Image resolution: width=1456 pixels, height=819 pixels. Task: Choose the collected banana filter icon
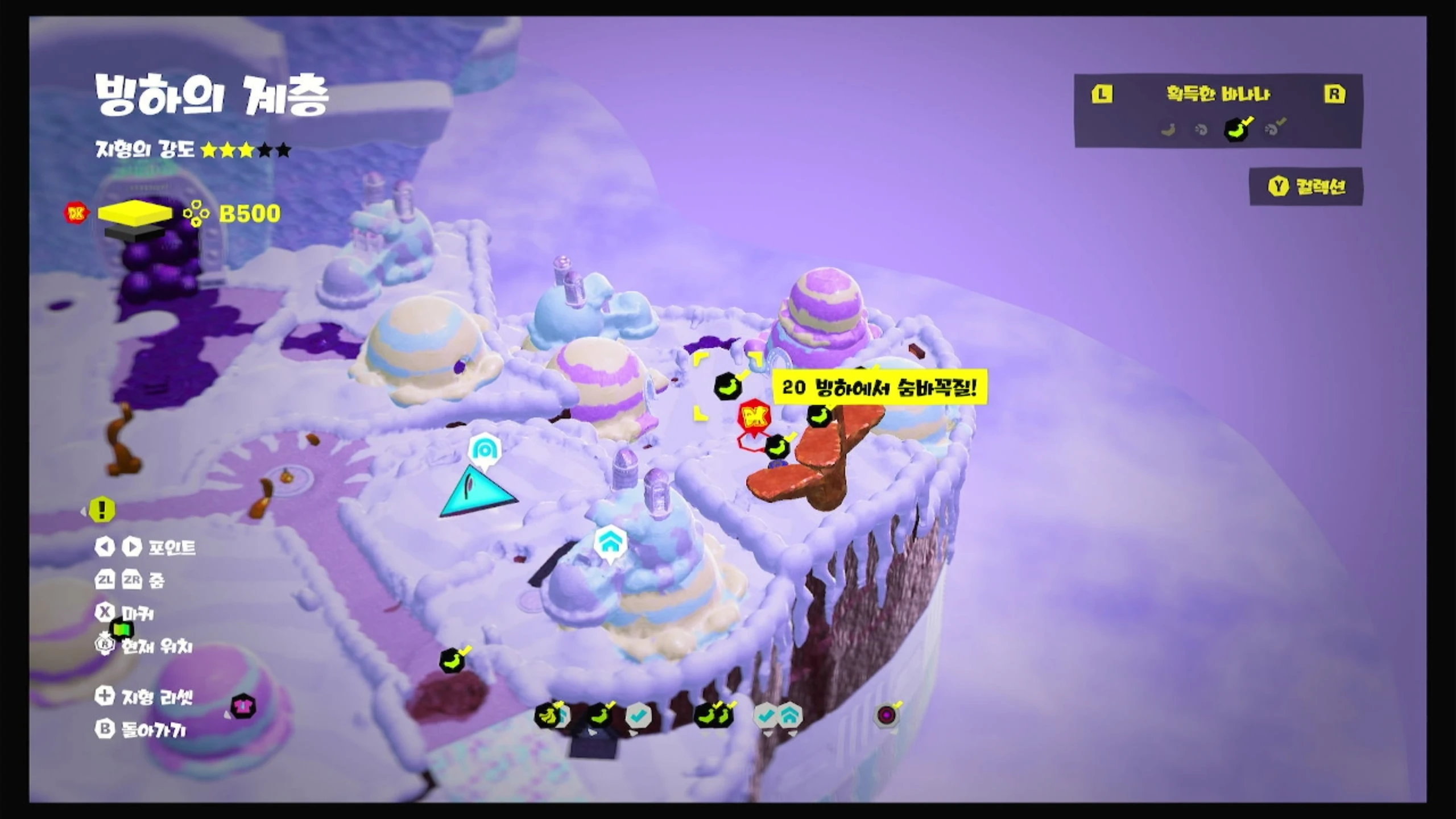coord(1237,130)
